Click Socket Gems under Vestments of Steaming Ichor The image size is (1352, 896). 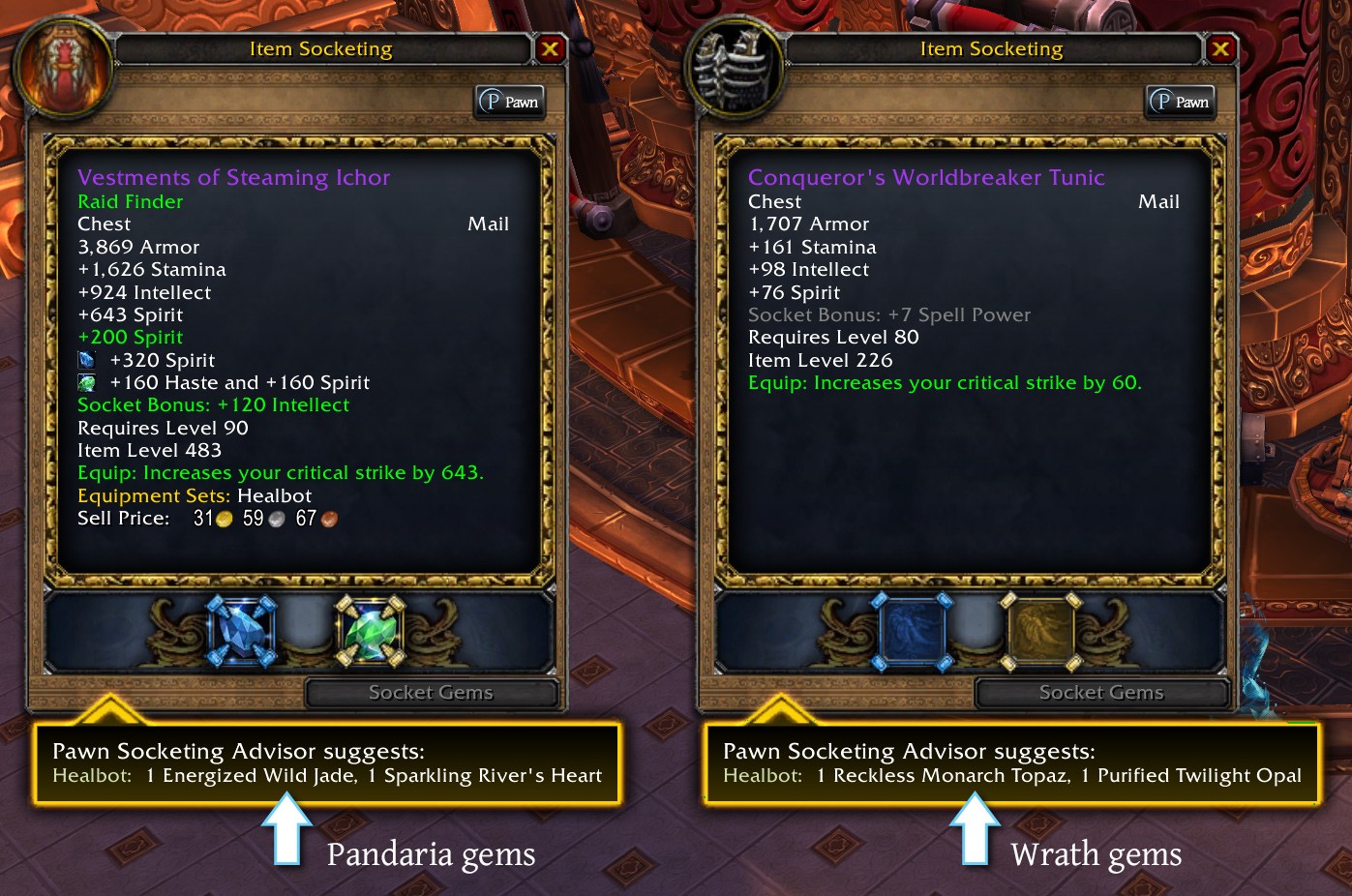pos(432,693)
